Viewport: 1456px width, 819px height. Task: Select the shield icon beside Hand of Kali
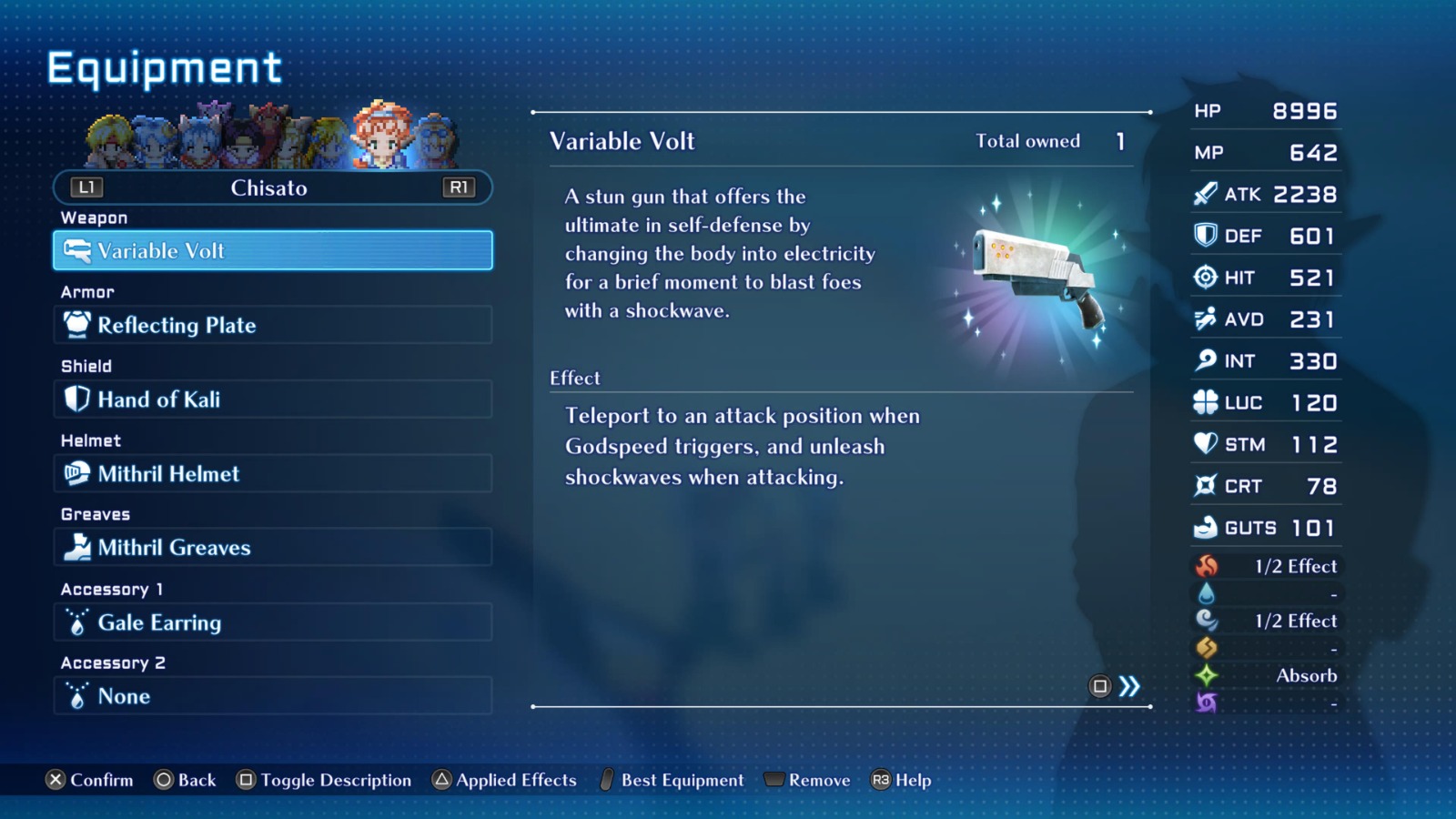(77, 399)
